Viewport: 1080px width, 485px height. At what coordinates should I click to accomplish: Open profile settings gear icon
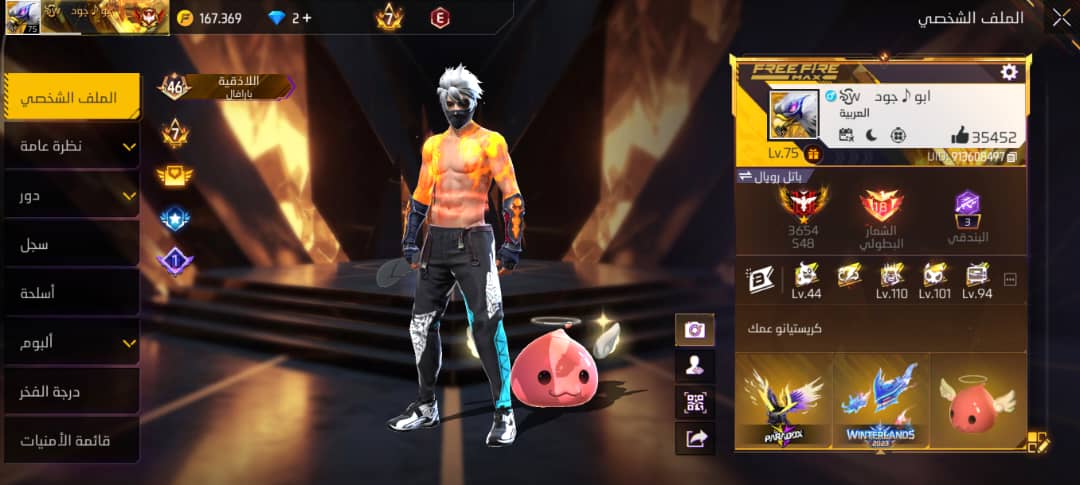[x=1009, y=72]
